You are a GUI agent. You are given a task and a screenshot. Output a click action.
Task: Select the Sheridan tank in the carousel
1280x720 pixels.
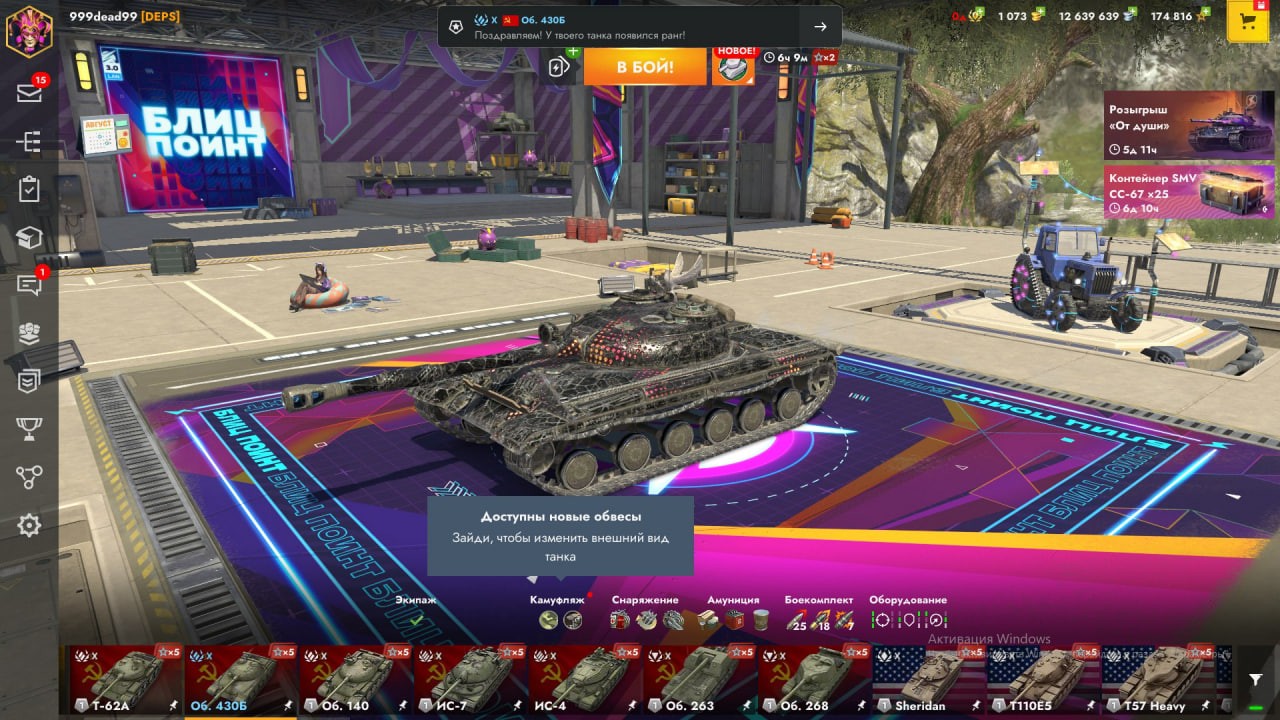tap(927, 681)
